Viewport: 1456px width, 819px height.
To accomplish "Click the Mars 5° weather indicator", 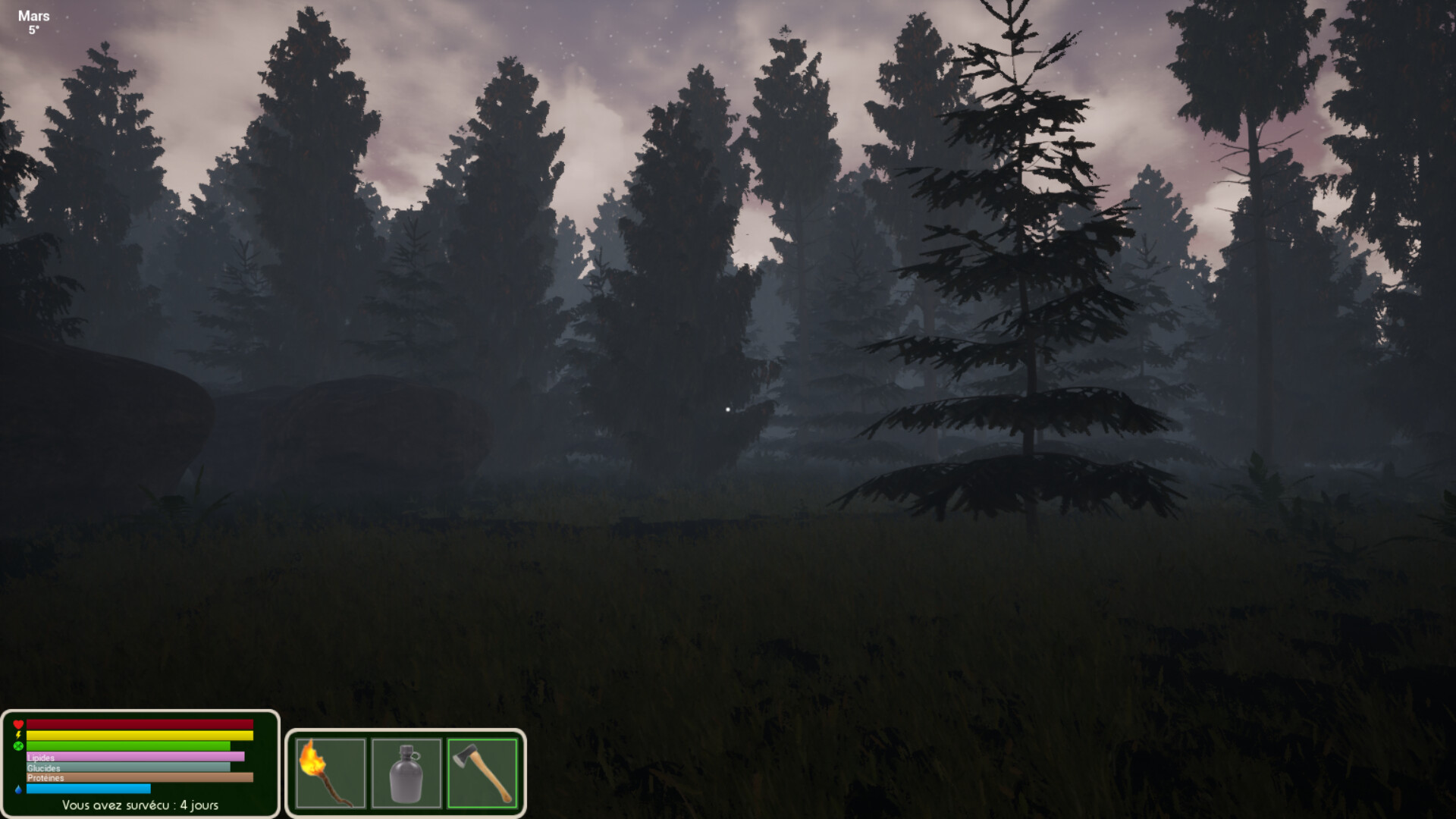I will click(x=34, y=19).
